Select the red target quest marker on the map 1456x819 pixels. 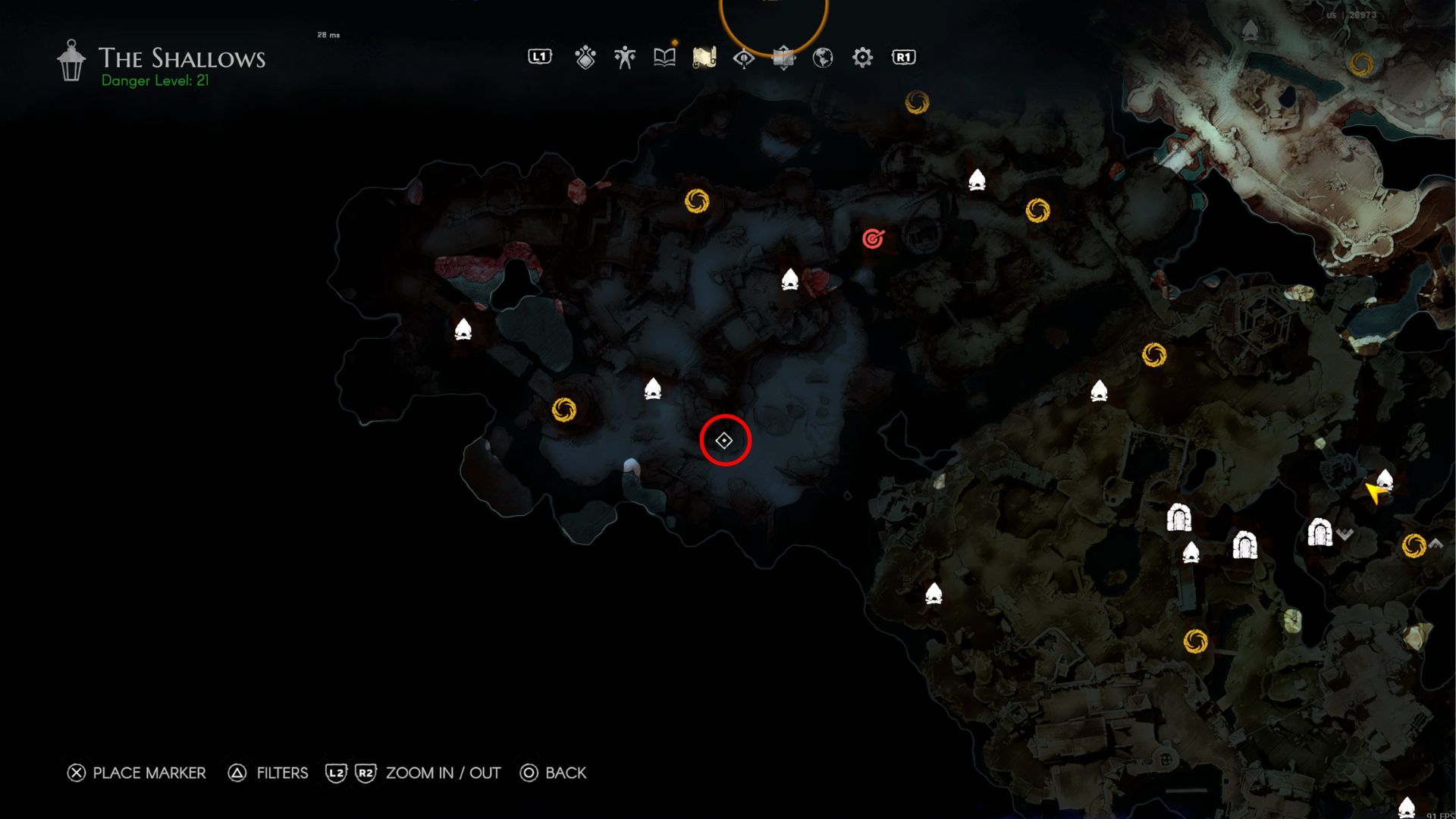(x=874, y=239)
